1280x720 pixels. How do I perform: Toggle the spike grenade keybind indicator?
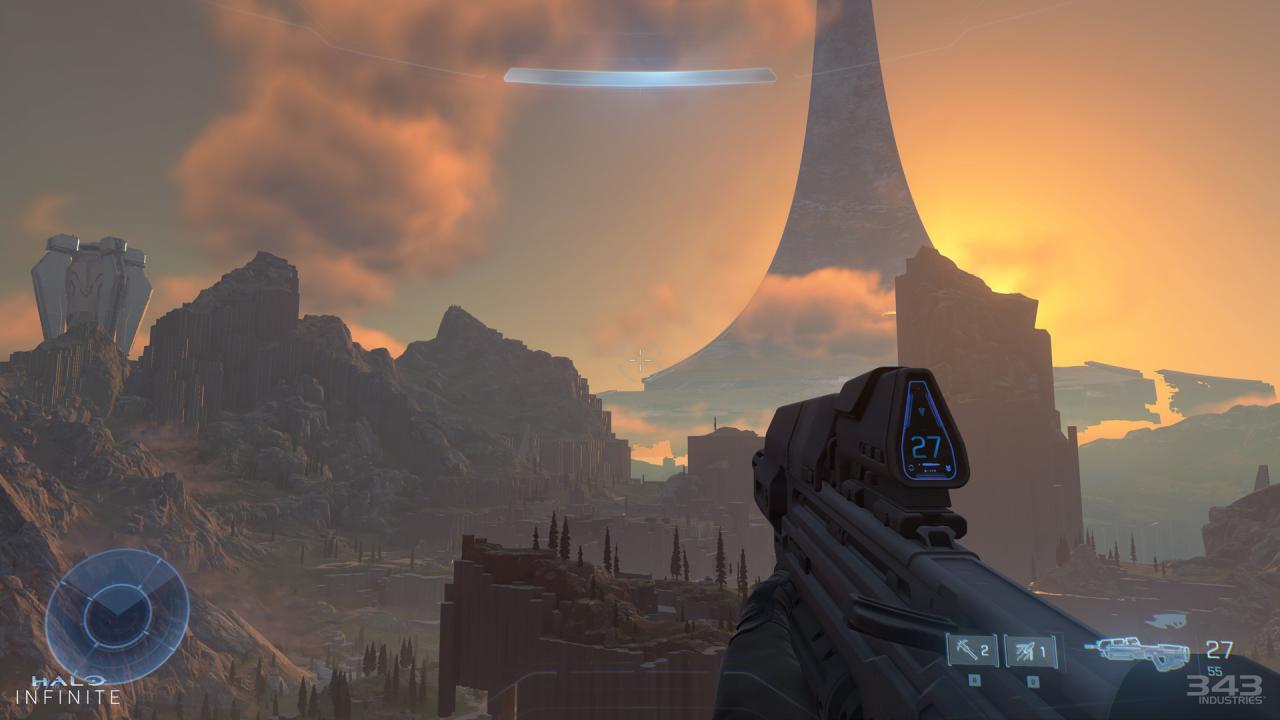tap(1031, 680)
